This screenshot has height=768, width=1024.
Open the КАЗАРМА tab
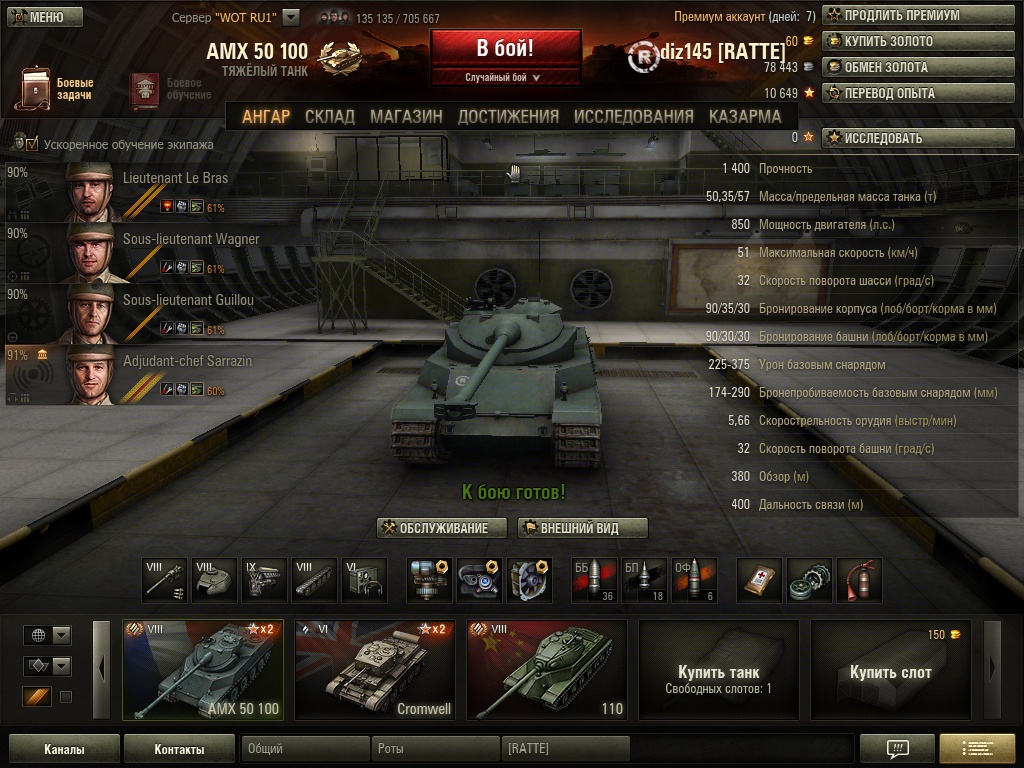(745, 116)
